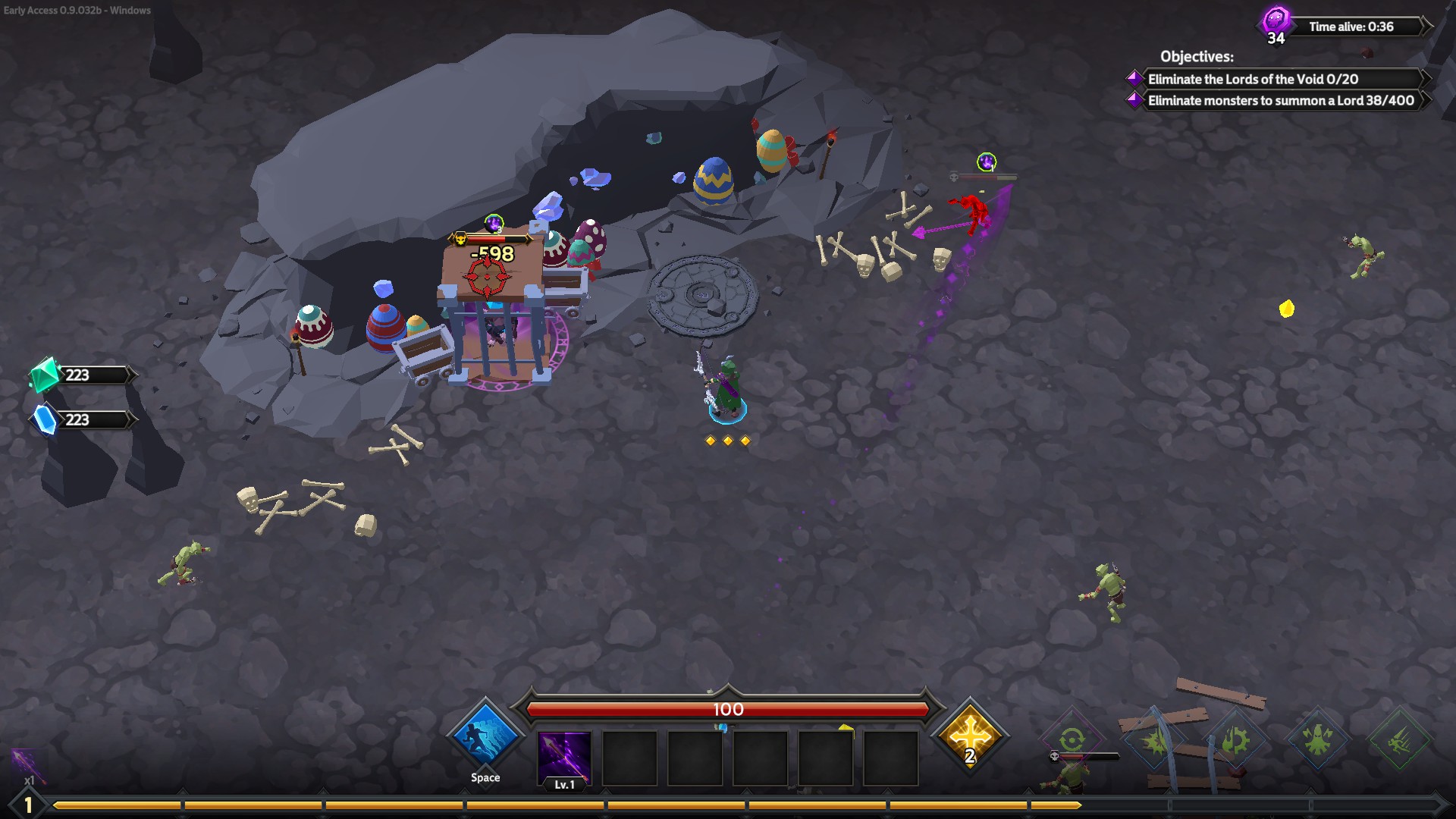Choose the green flame-gear diamond icon

point(1235,739)
